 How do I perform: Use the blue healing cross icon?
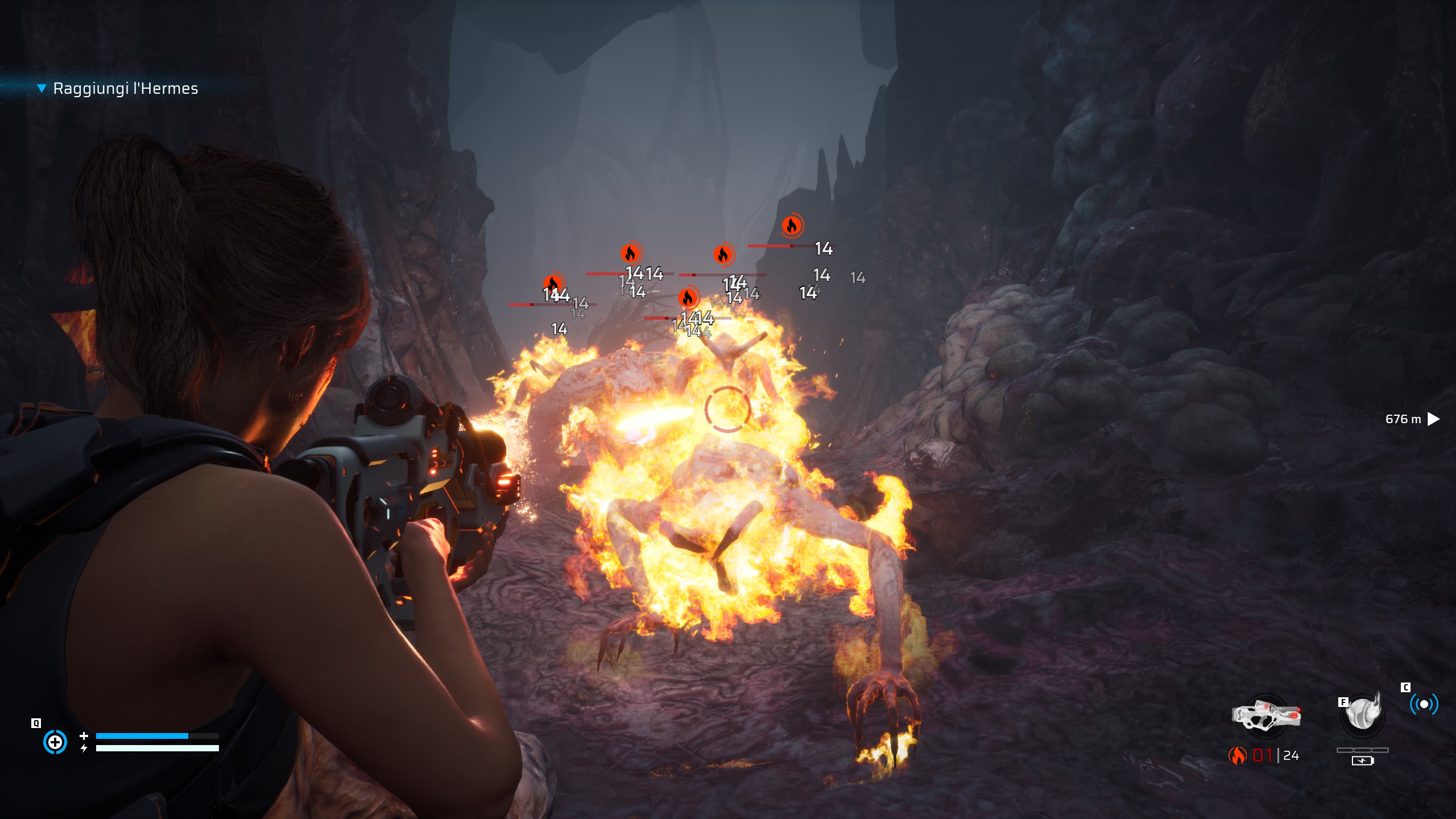pyautogui.click(x=55, y=742)
